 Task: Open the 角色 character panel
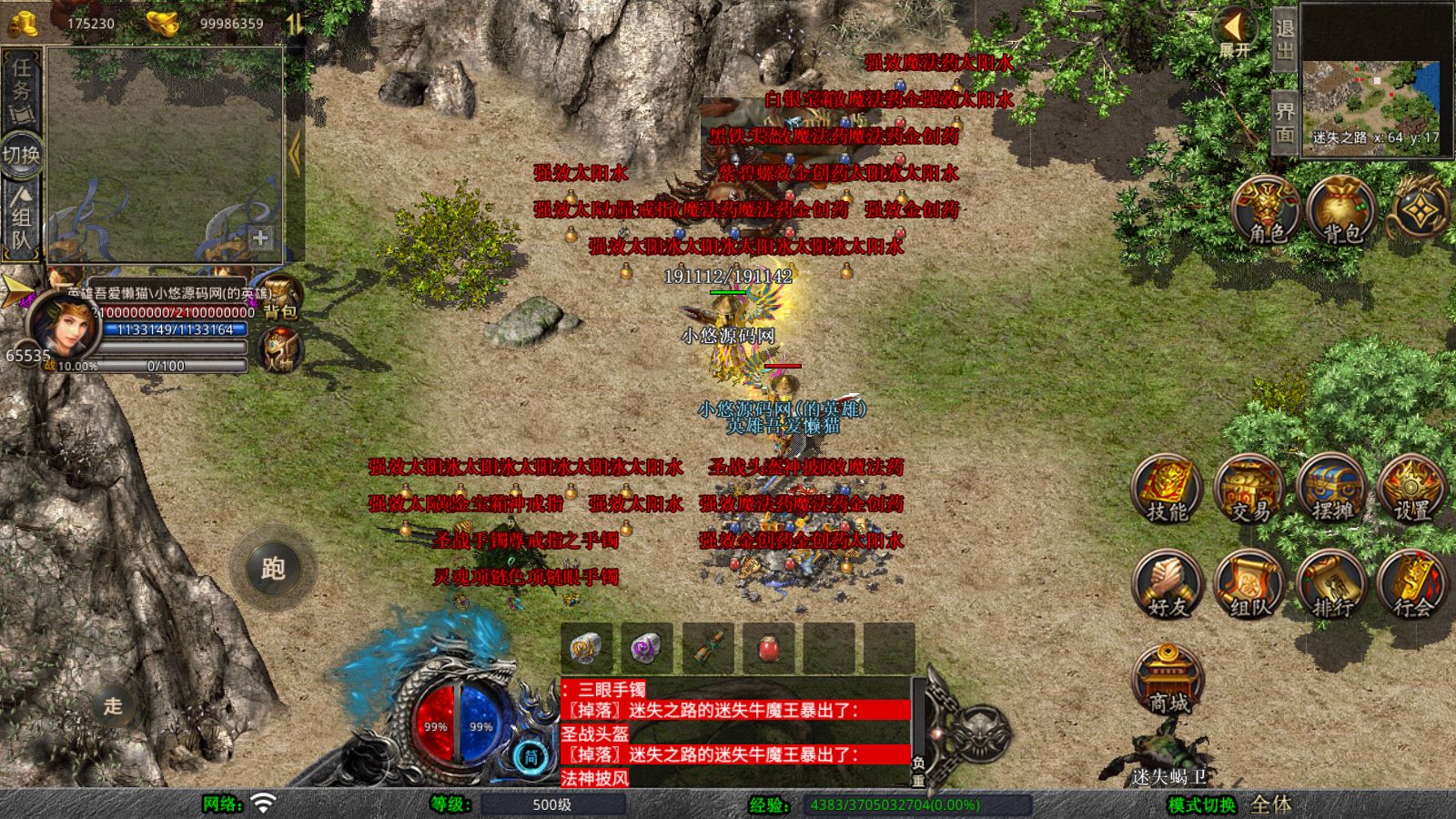[x=1266, y=211]
